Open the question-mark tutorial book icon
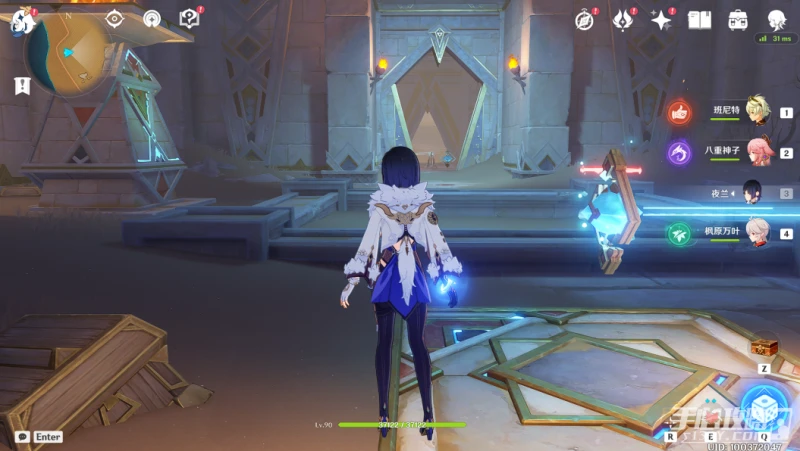 189,18
